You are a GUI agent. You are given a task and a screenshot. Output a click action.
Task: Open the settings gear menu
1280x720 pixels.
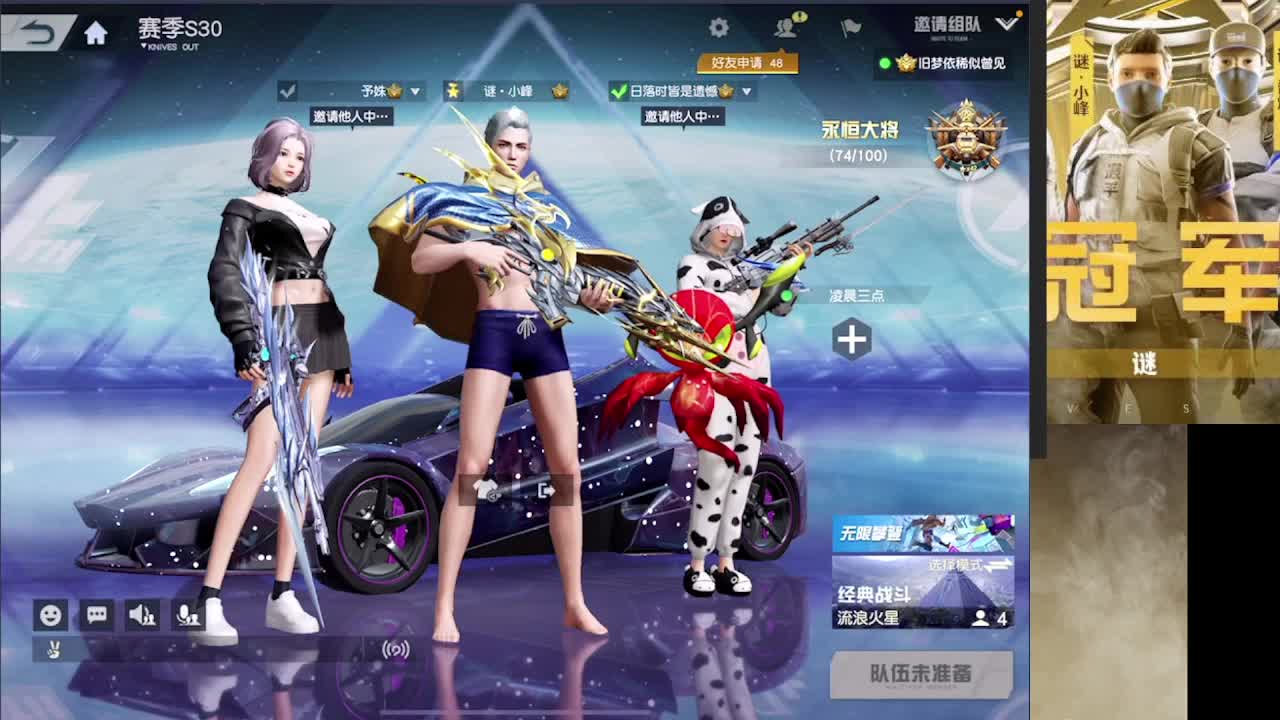click(718, 27)
